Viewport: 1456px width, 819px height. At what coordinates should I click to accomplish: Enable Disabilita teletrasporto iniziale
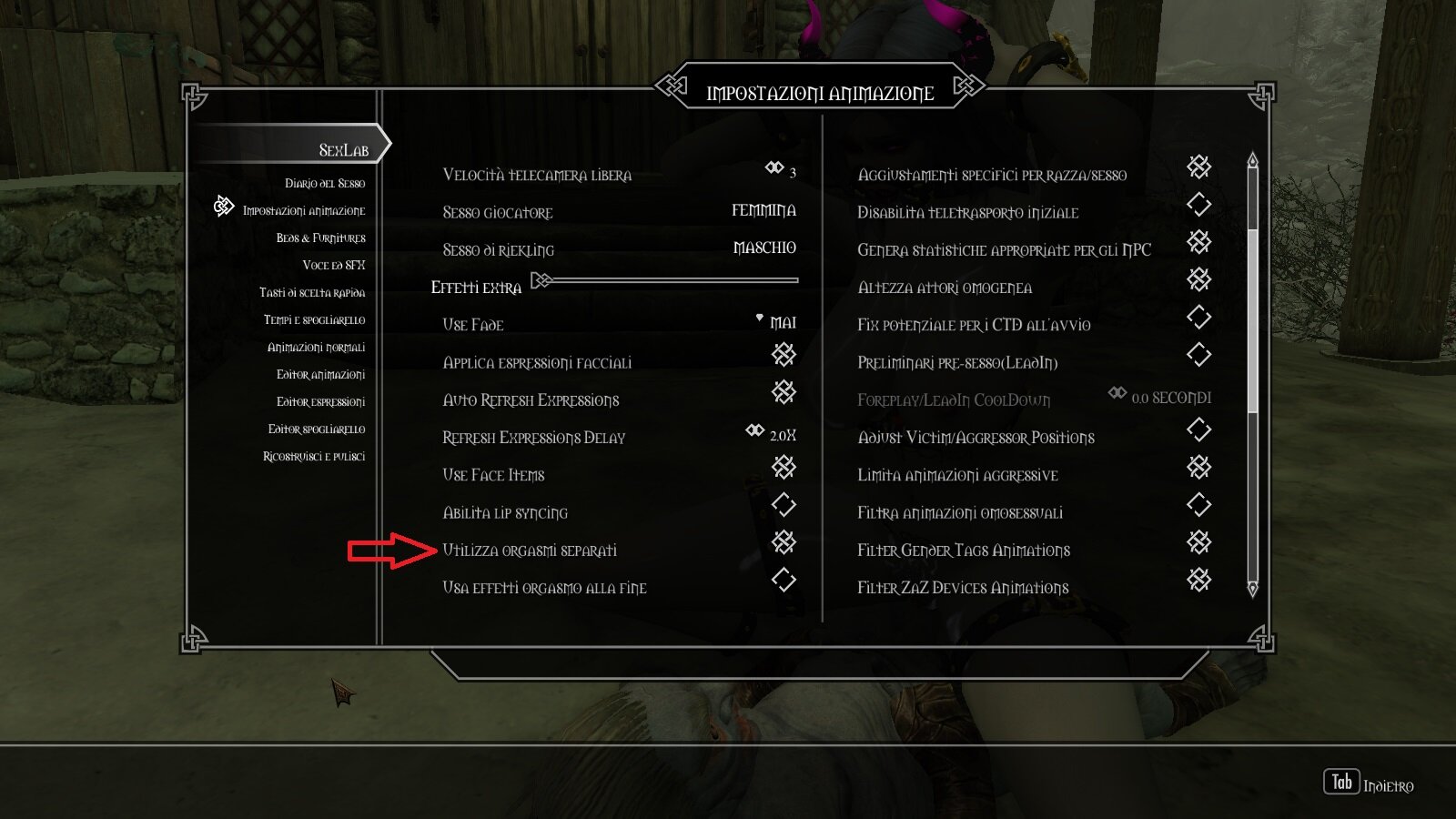[x=1199, y=206]
